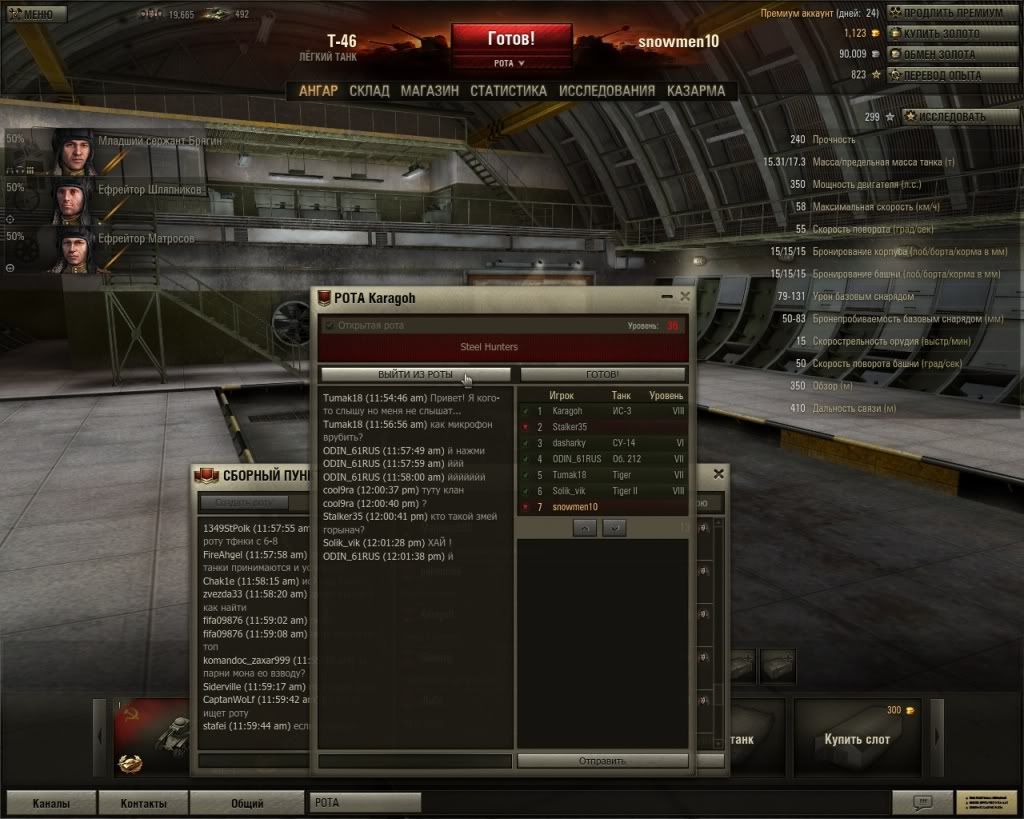Click the red Готов! battle button

click(511, 40)
